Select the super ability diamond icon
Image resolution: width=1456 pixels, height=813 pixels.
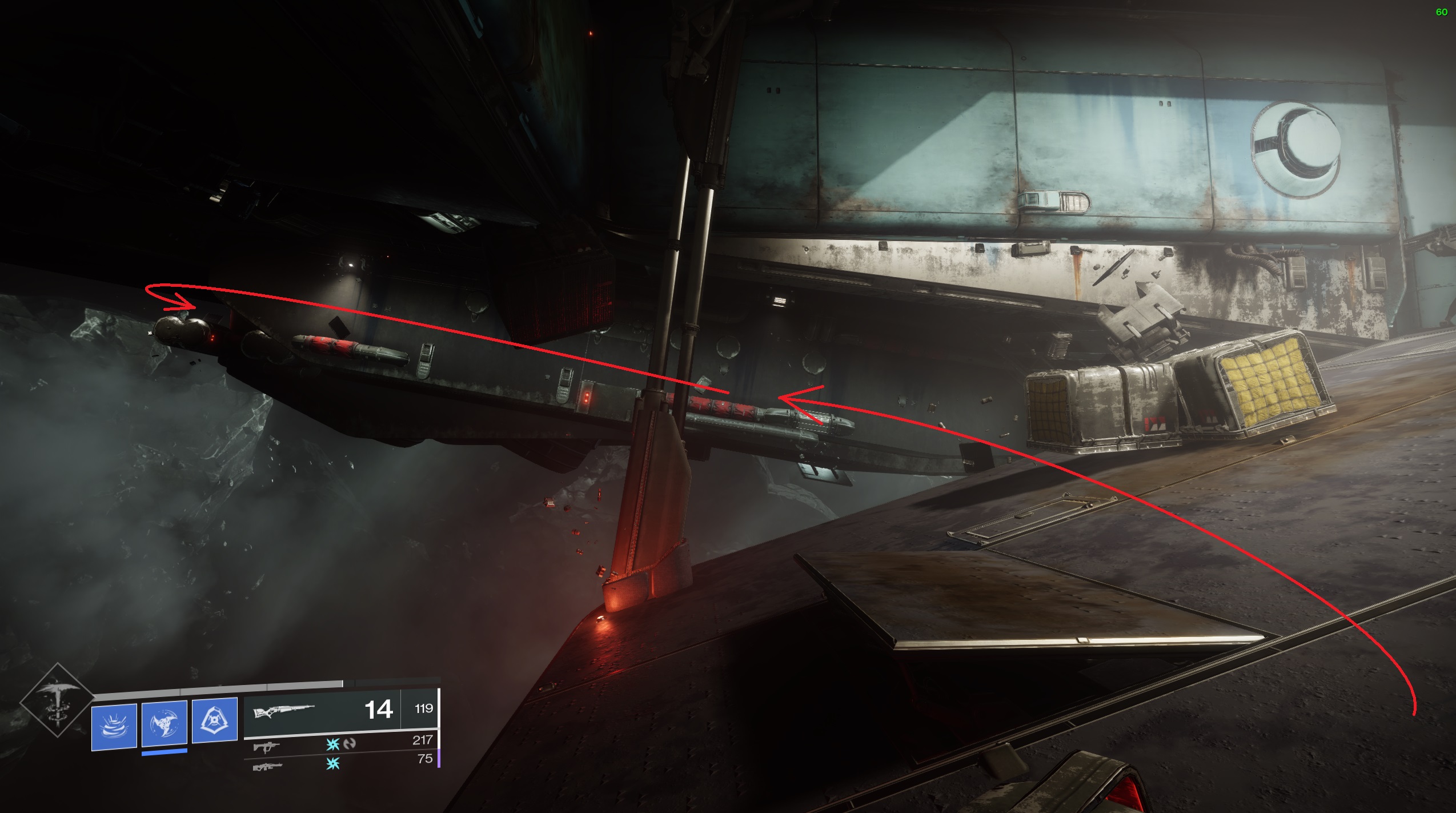(x=57, y=700)
